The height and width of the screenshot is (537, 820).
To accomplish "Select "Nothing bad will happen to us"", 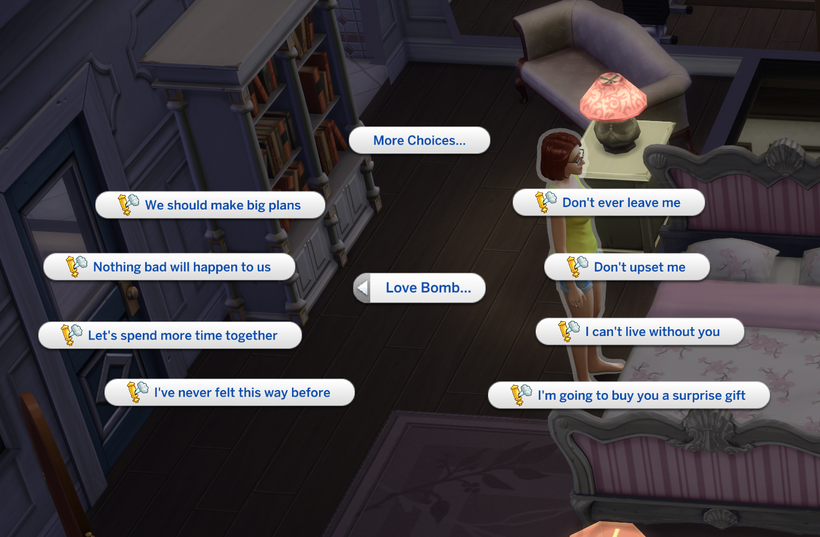I will click(x=170, y=267).
